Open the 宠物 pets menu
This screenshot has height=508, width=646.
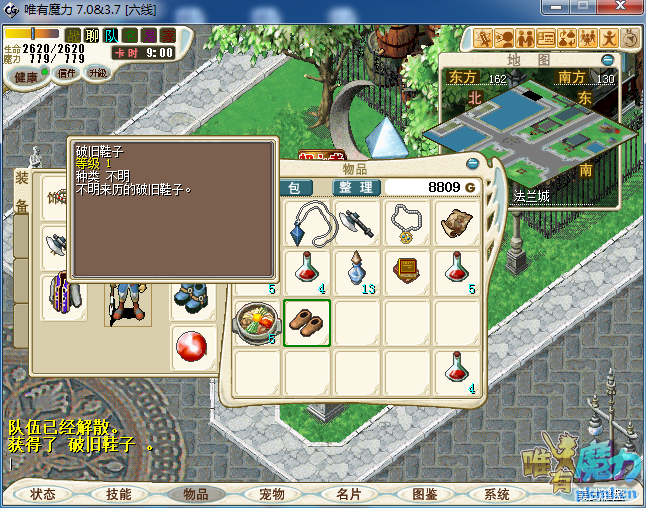pos(272,494)
